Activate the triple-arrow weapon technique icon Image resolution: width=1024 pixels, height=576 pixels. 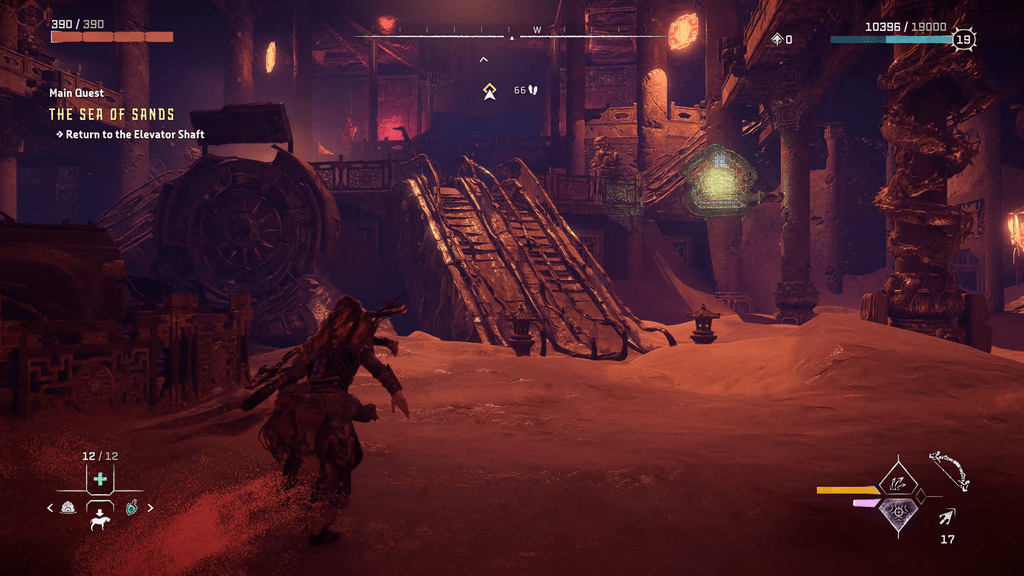897,484
